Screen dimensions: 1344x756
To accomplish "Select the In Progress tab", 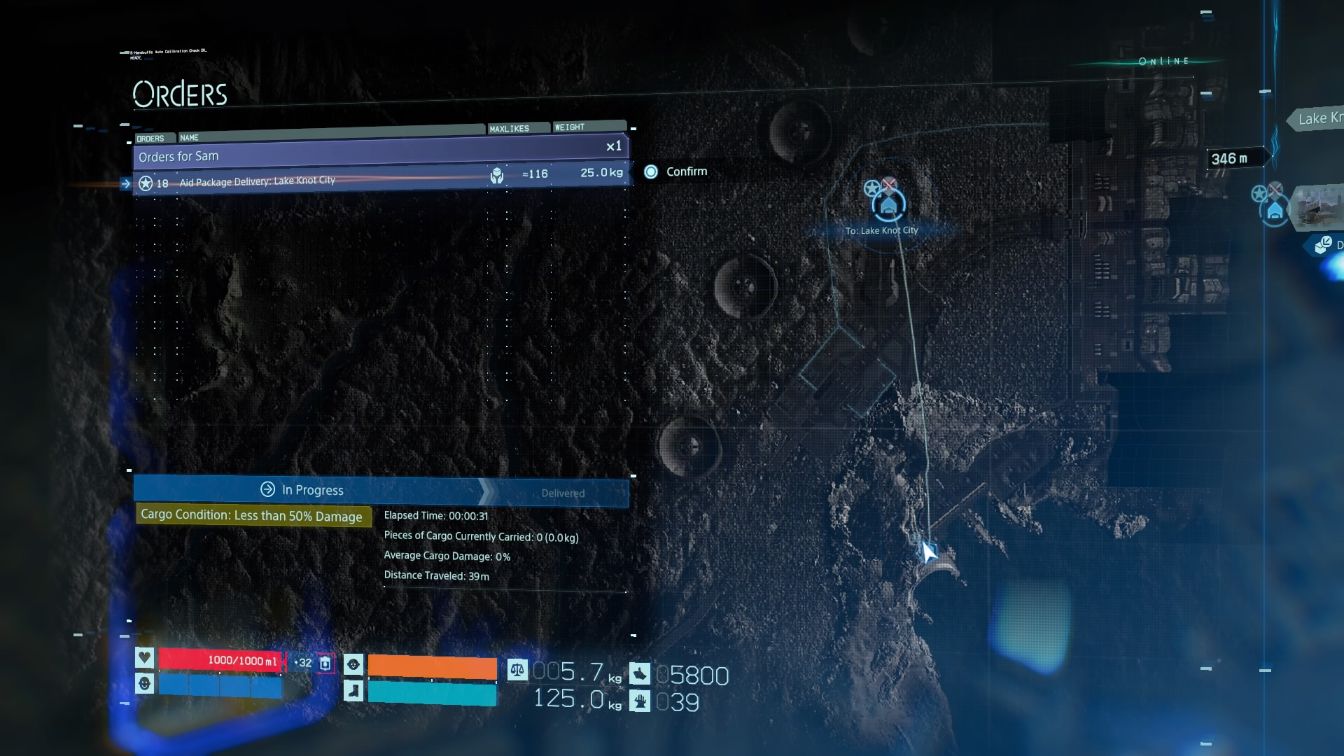I will [x=303, y=490].
